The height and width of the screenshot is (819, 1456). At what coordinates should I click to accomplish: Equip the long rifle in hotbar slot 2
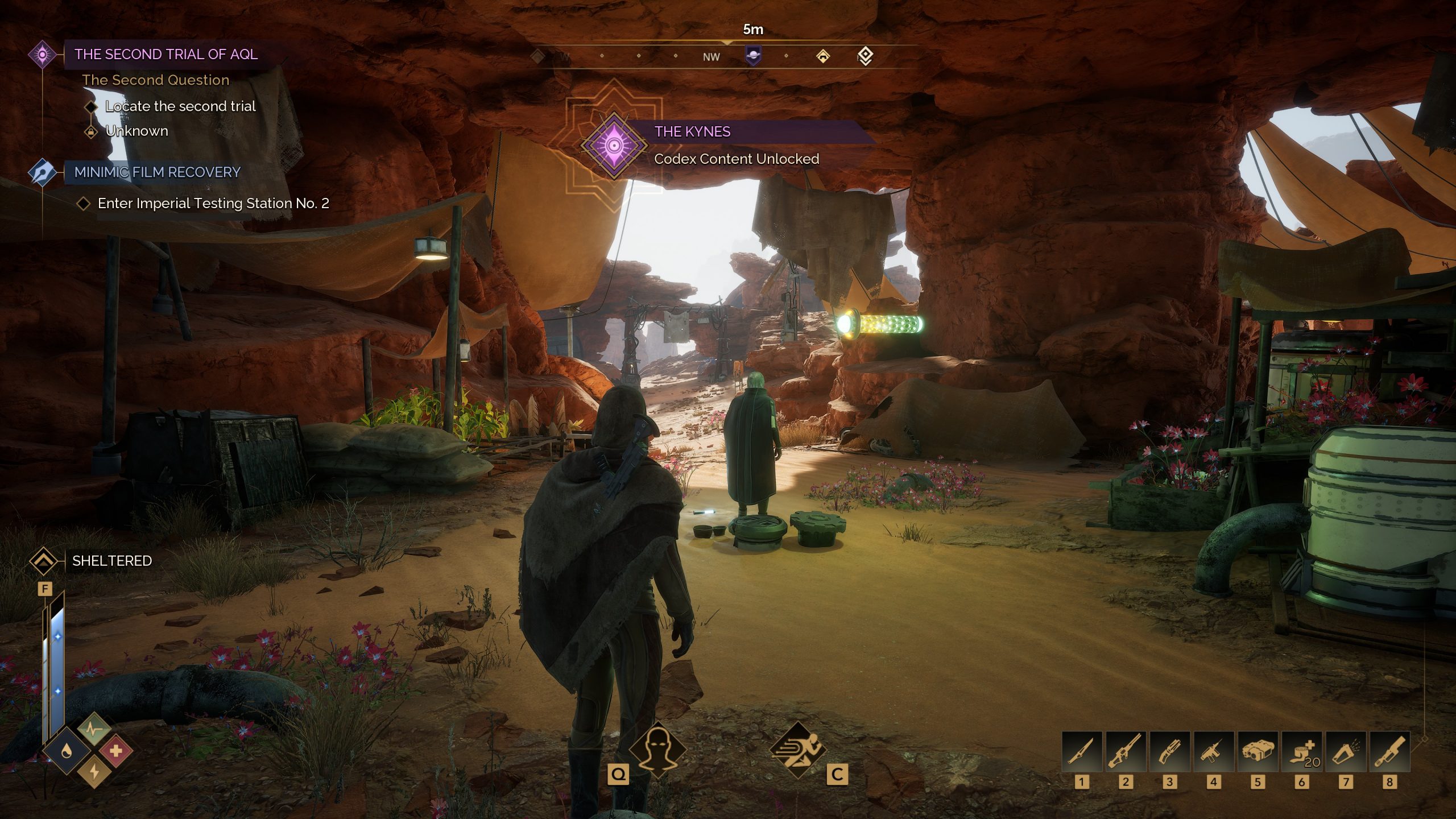(1125, 752)
